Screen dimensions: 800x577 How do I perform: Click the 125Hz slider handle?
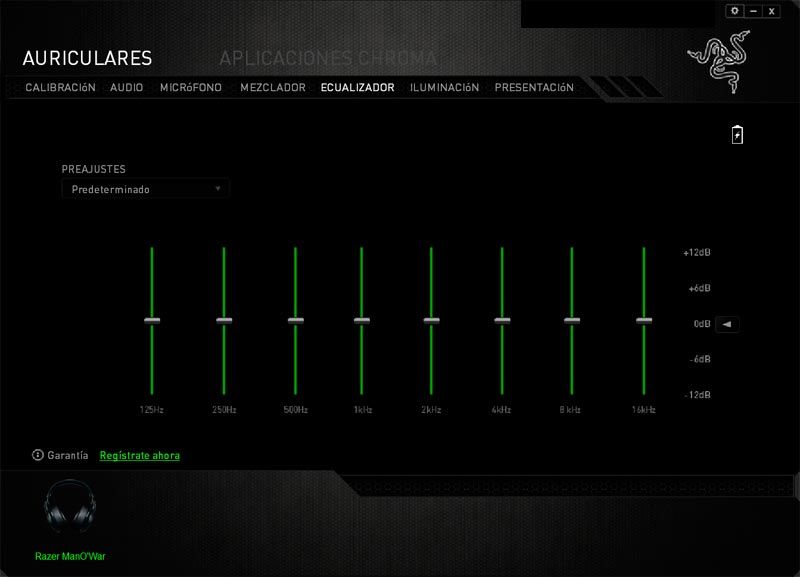pyautogui.click(x=152, y=320)
